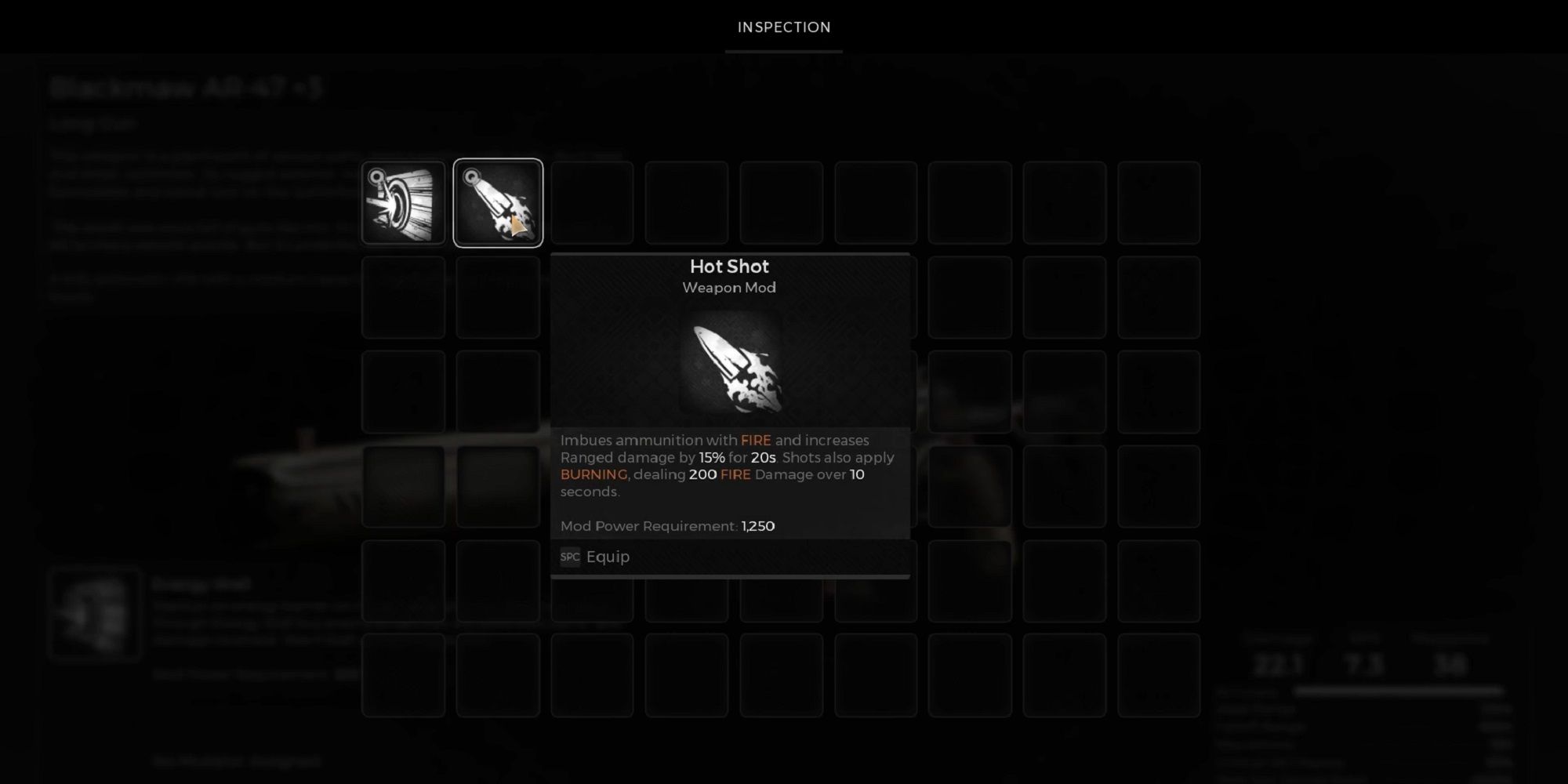Switch to the INSPECTION tab

[783, 27]
